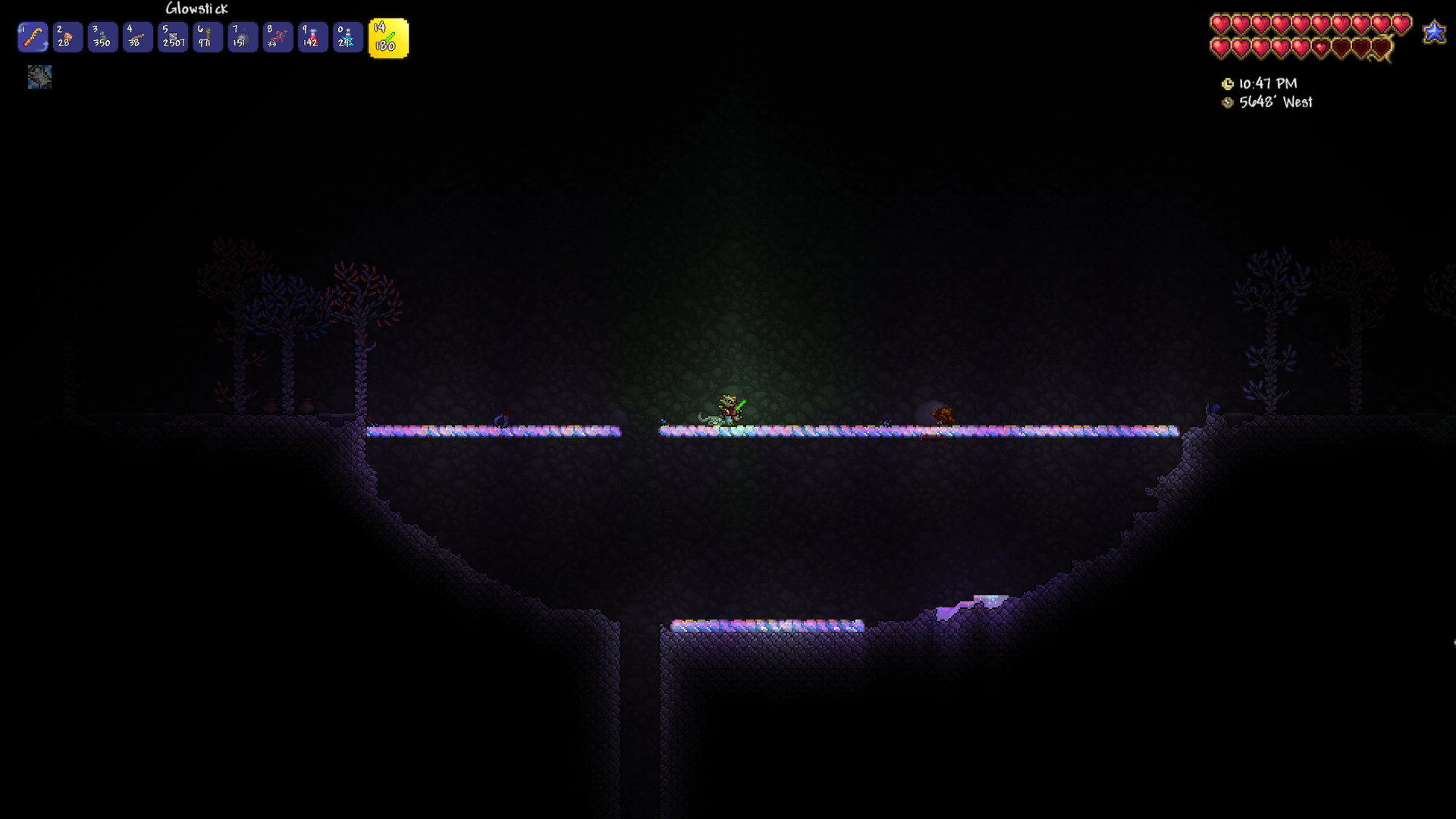Image resolution: width=1456 pixels, height=819 pixels.
Task: Select the torch stack in slot 6
Action: 208,37
